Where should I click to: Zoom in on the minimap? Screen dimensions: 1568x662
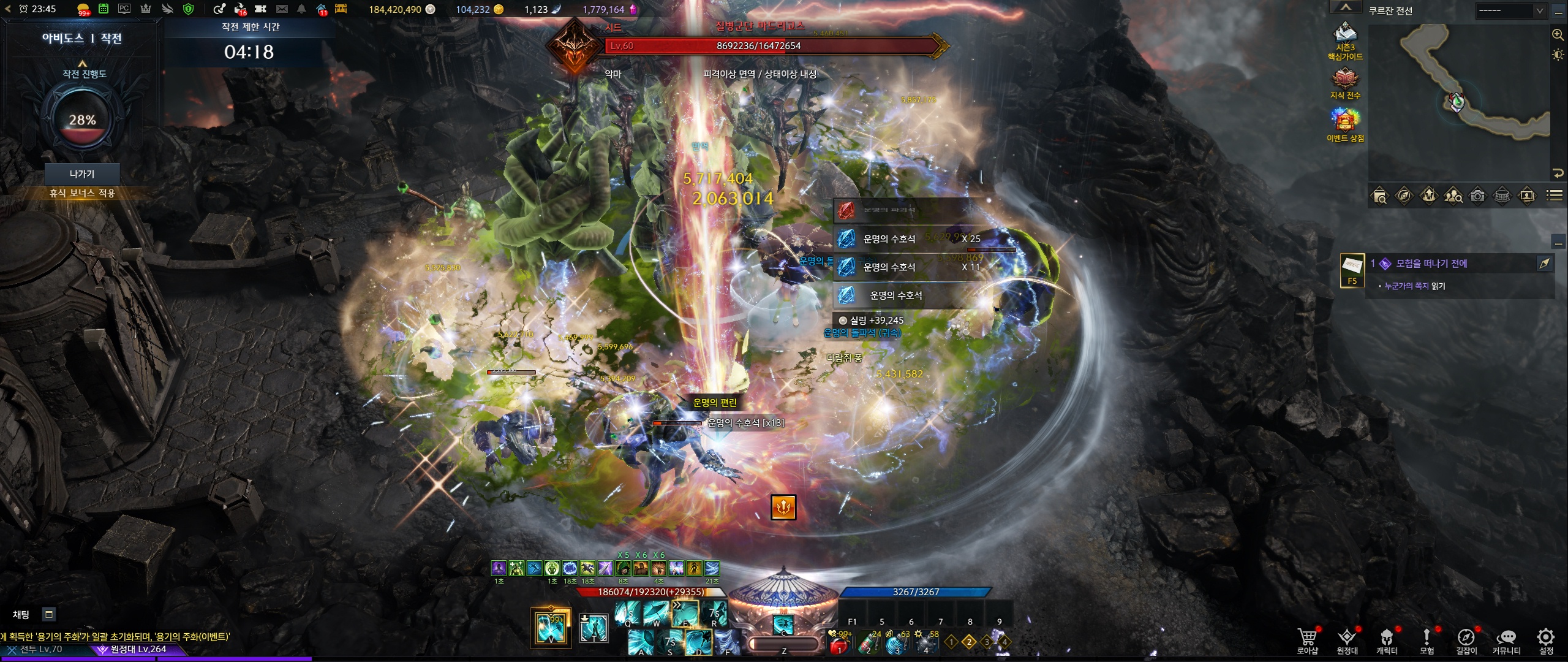[1558, 35]
